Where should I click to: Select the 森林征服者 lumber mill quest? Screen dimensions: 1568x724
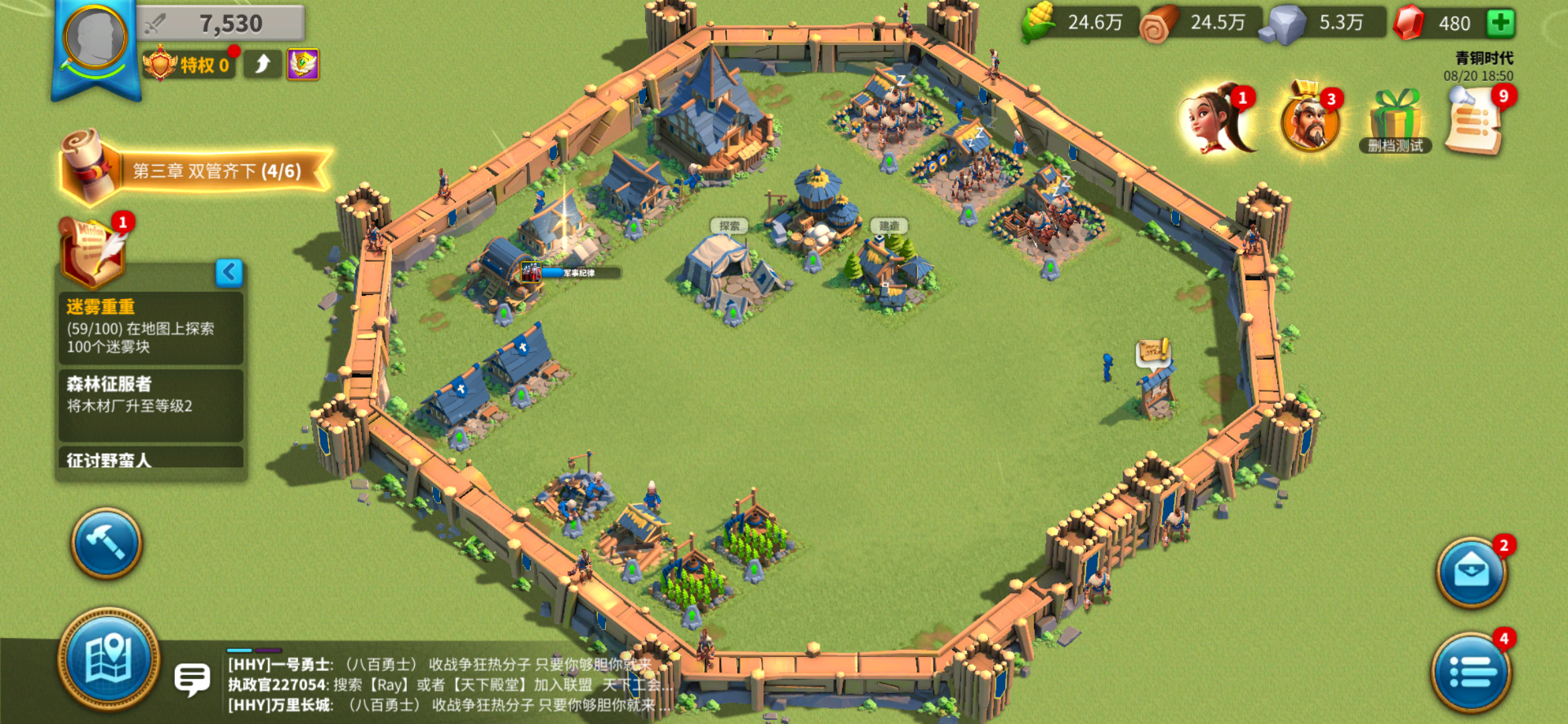coord(151,404)
